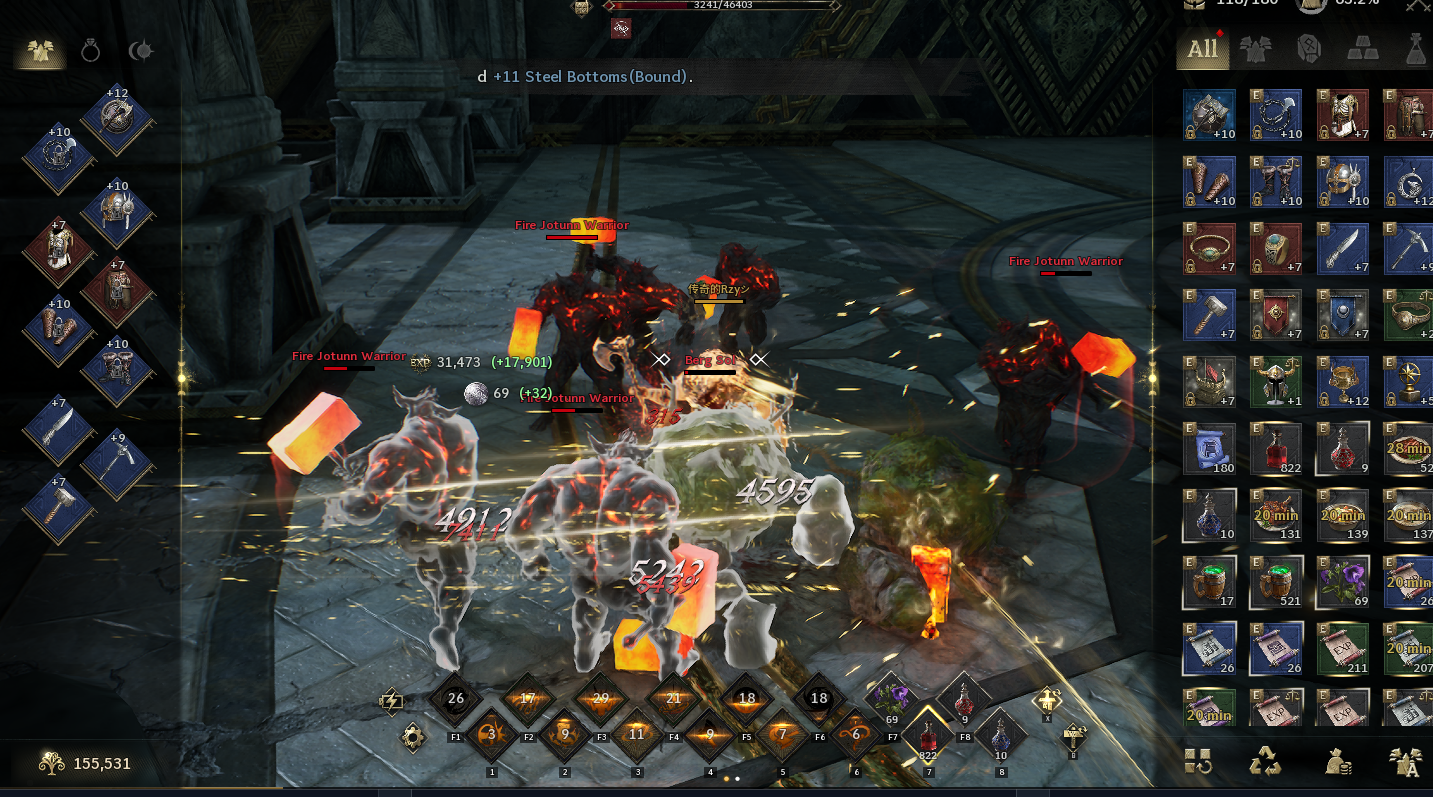Screen dimensions: 1433x797
Task: Show the ingot materials inventory tab
Action: [1362, 49]
